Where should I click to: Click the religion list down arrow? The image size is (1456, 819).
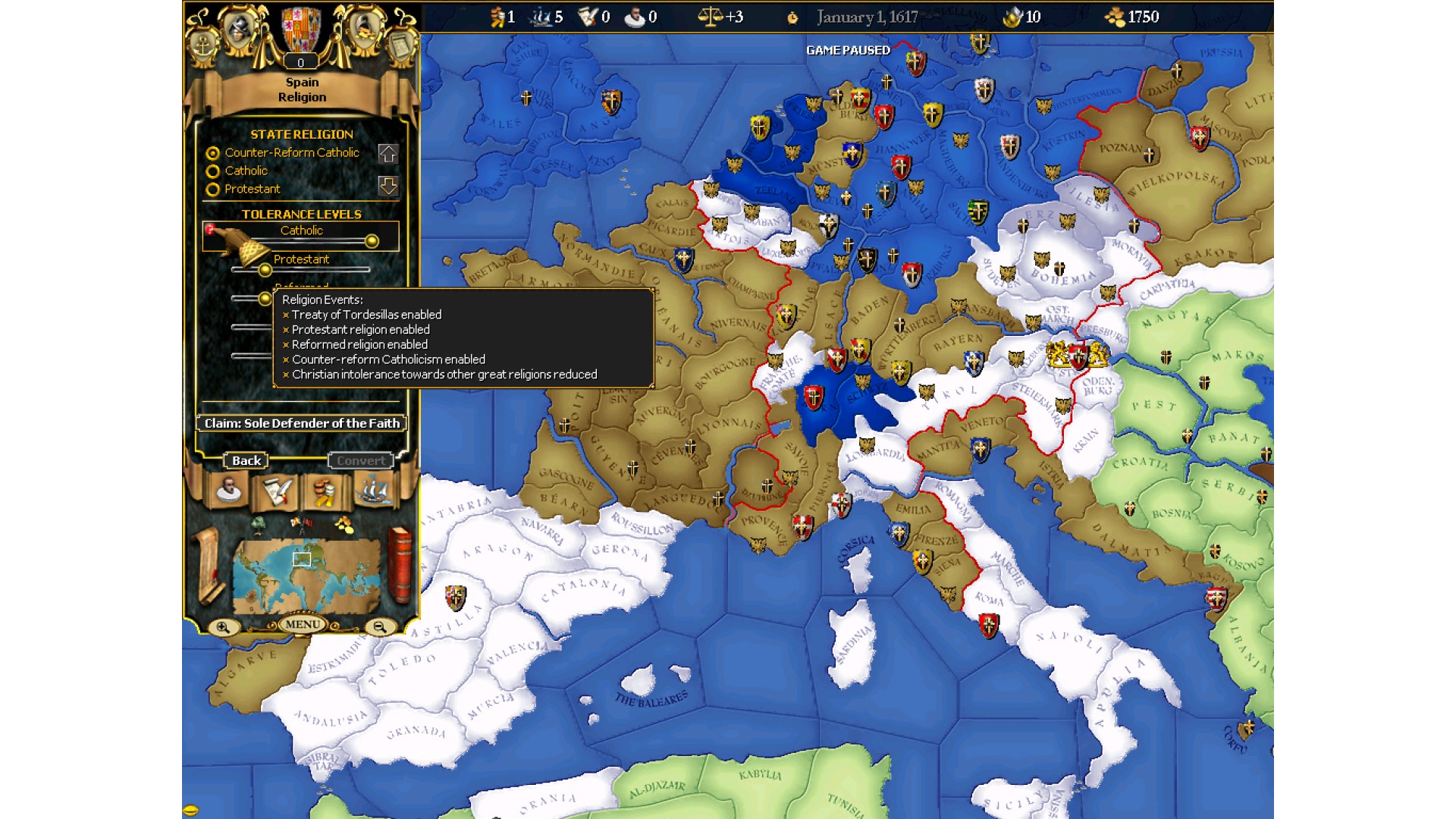pyautogui.click(x=388, y=186)
